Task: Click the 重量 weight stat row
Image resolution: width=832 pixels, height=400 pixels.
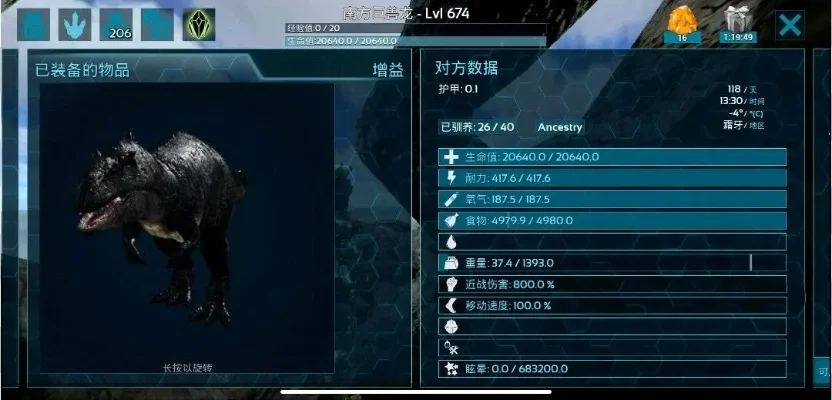Action: [x=612, y=263]
